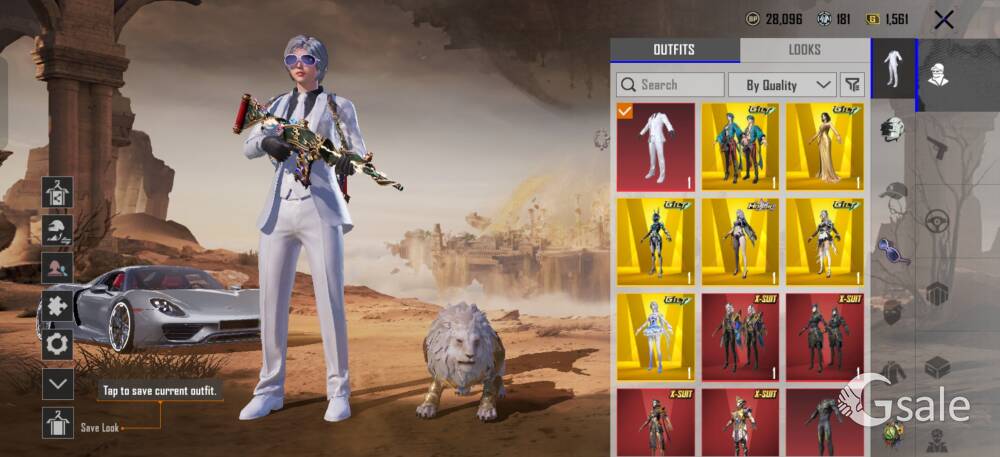Screen dimensions: 1000x457
Task: Open the By Quality sort dropdown
Action: (782, 85)
